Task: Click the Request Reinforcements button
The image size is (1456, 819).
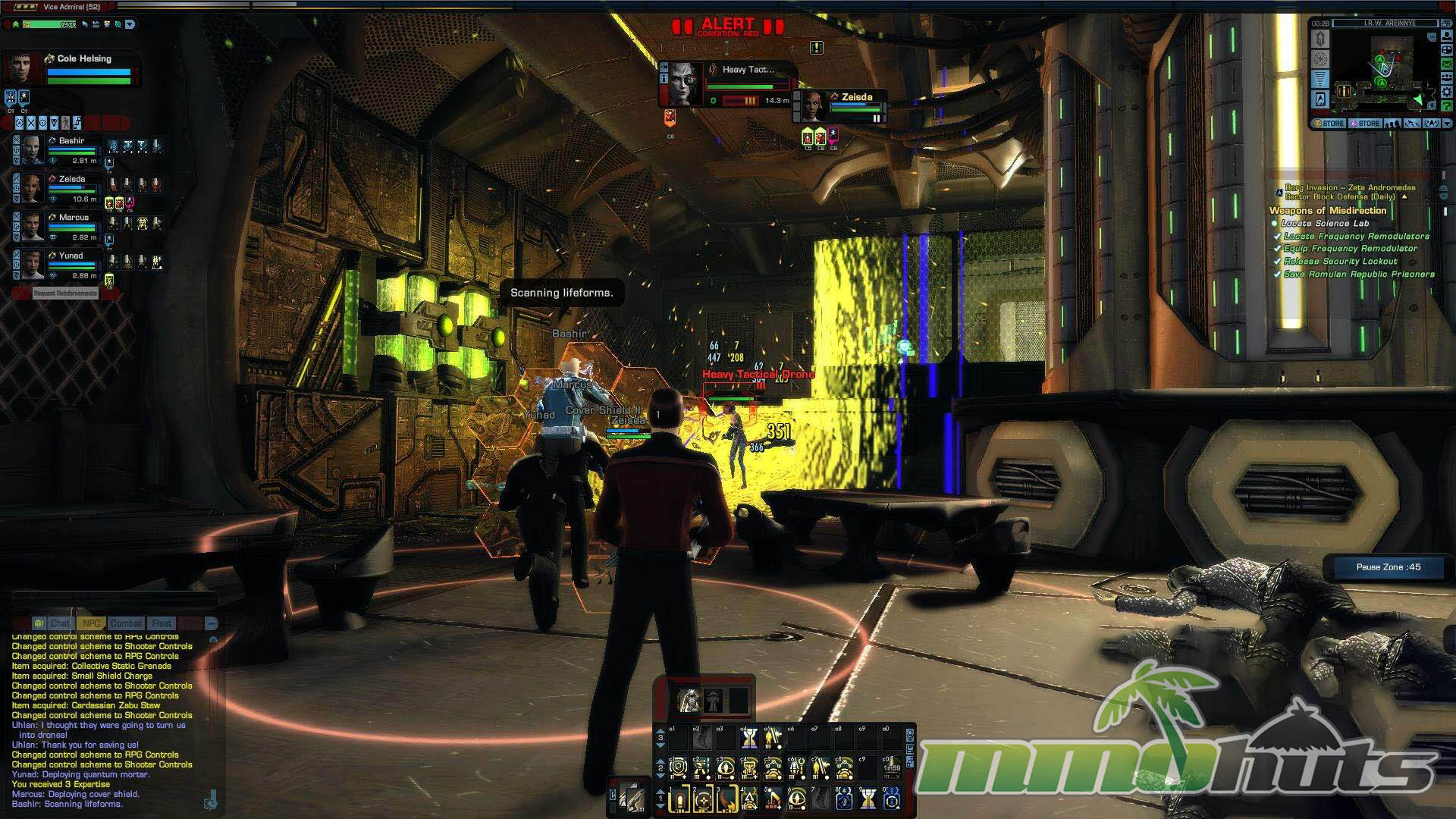Action: (65, 293)
